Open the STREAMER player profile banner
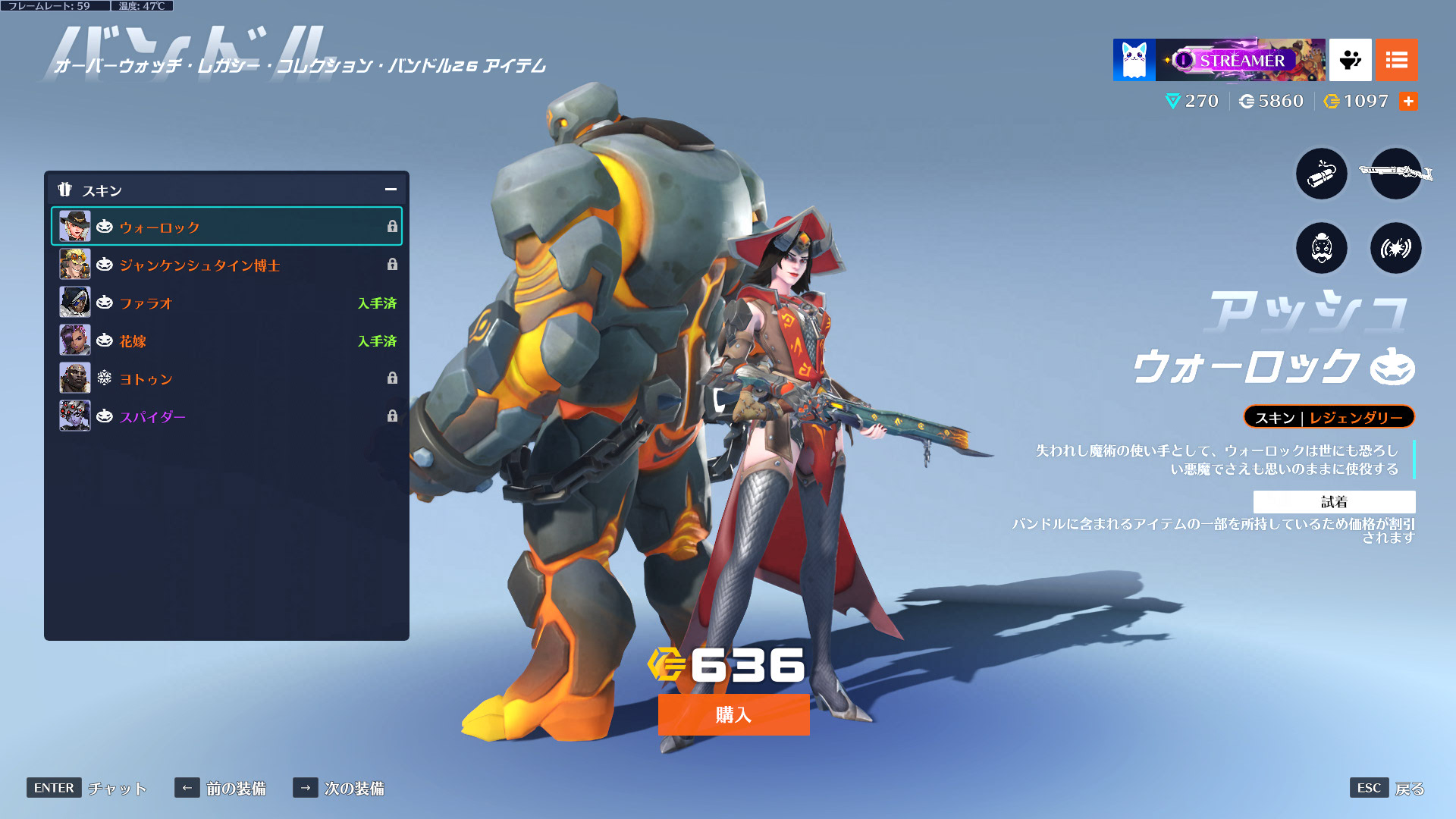This screenshot has width=1456, height=819. pos(1239,60)
